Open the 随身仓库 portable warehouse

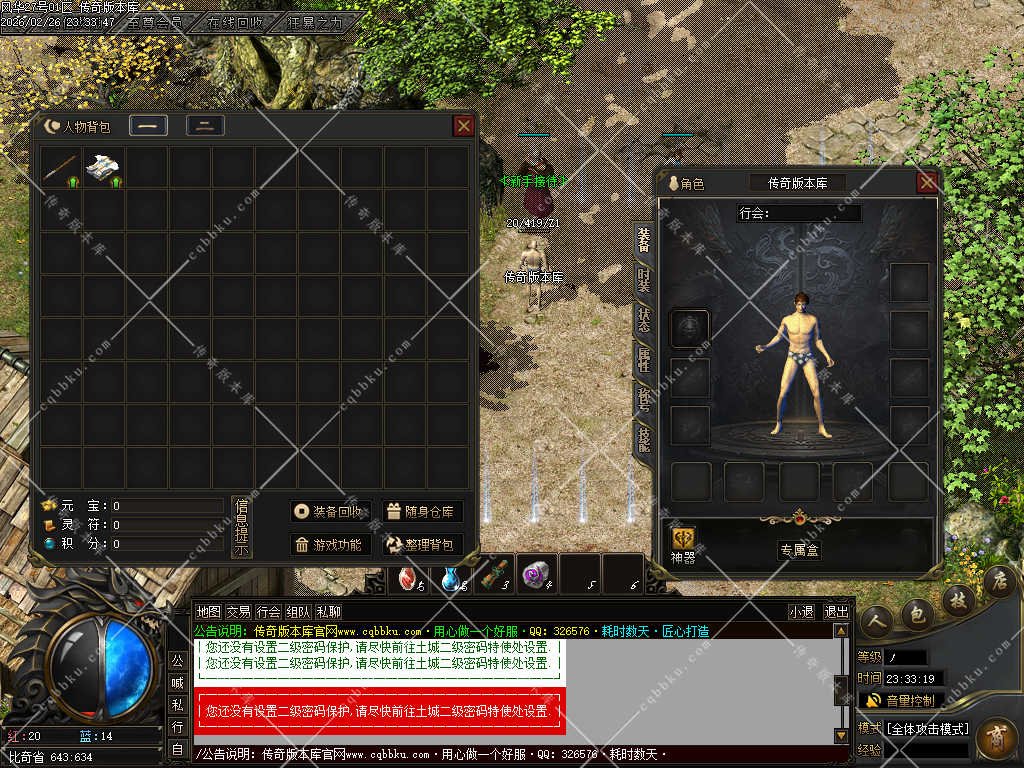coord(421,512)
